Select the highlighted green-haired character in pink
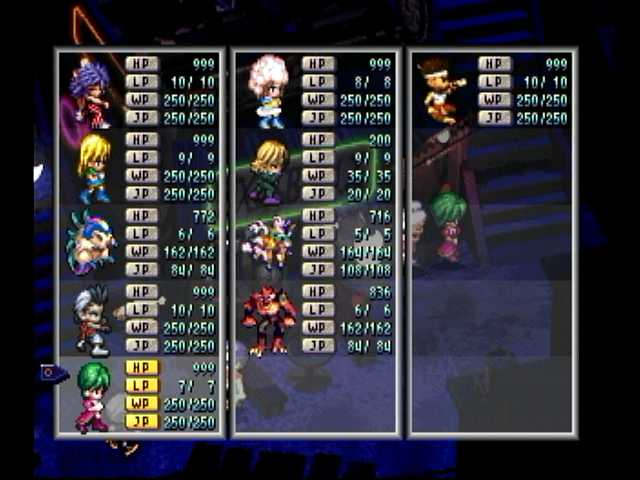The image size is (640, 480). click(x=92, y=396)
